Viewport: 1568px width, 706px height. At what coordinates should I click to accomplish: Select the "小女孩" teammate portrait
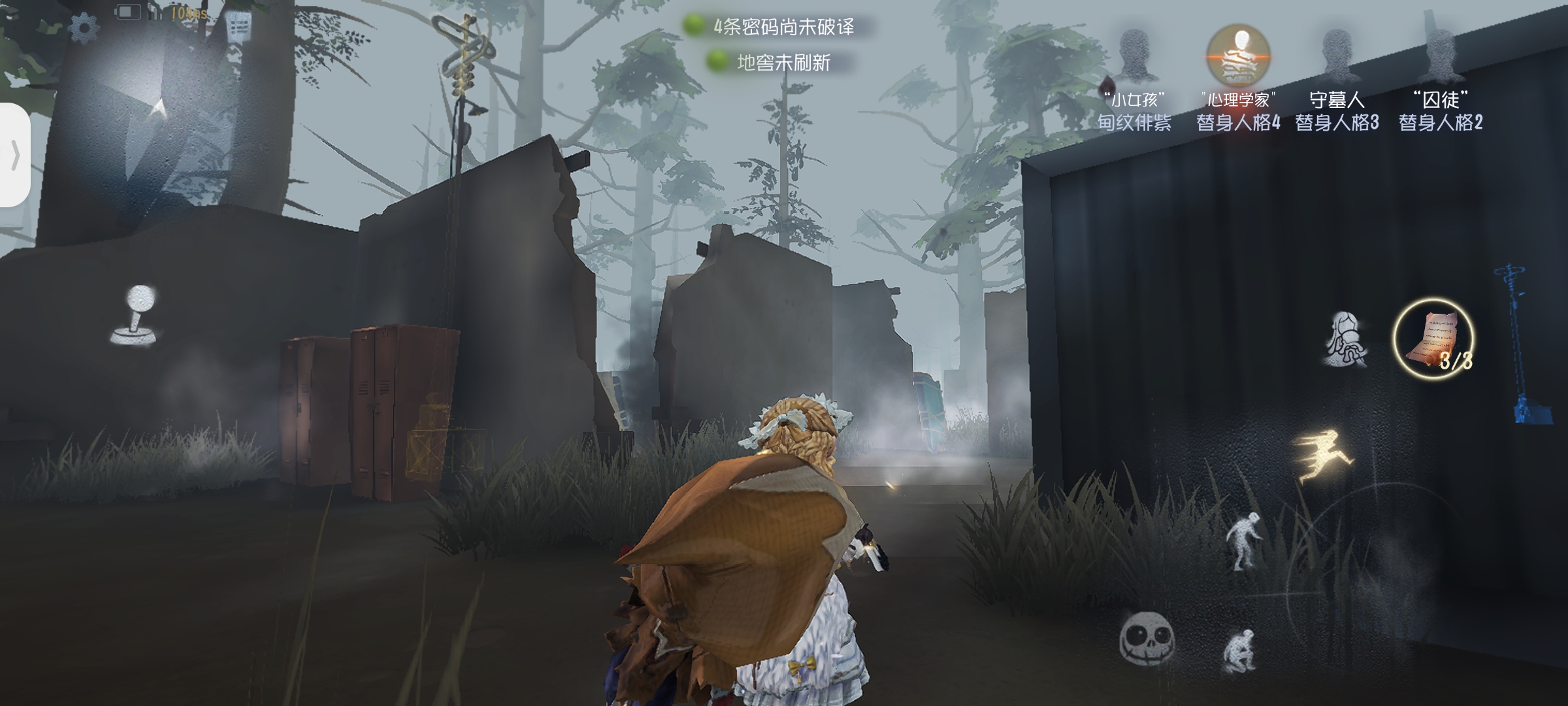click(x=1134, y=55)
